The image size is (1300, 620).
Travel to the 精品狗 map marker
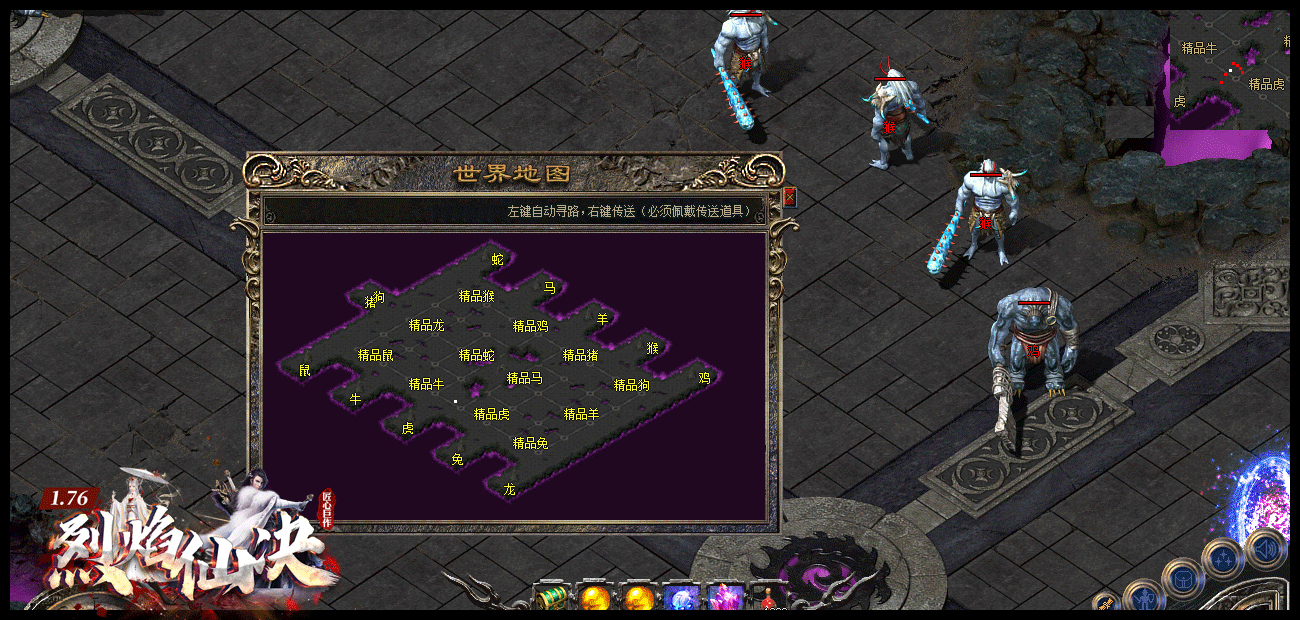[x=631, y=385]
